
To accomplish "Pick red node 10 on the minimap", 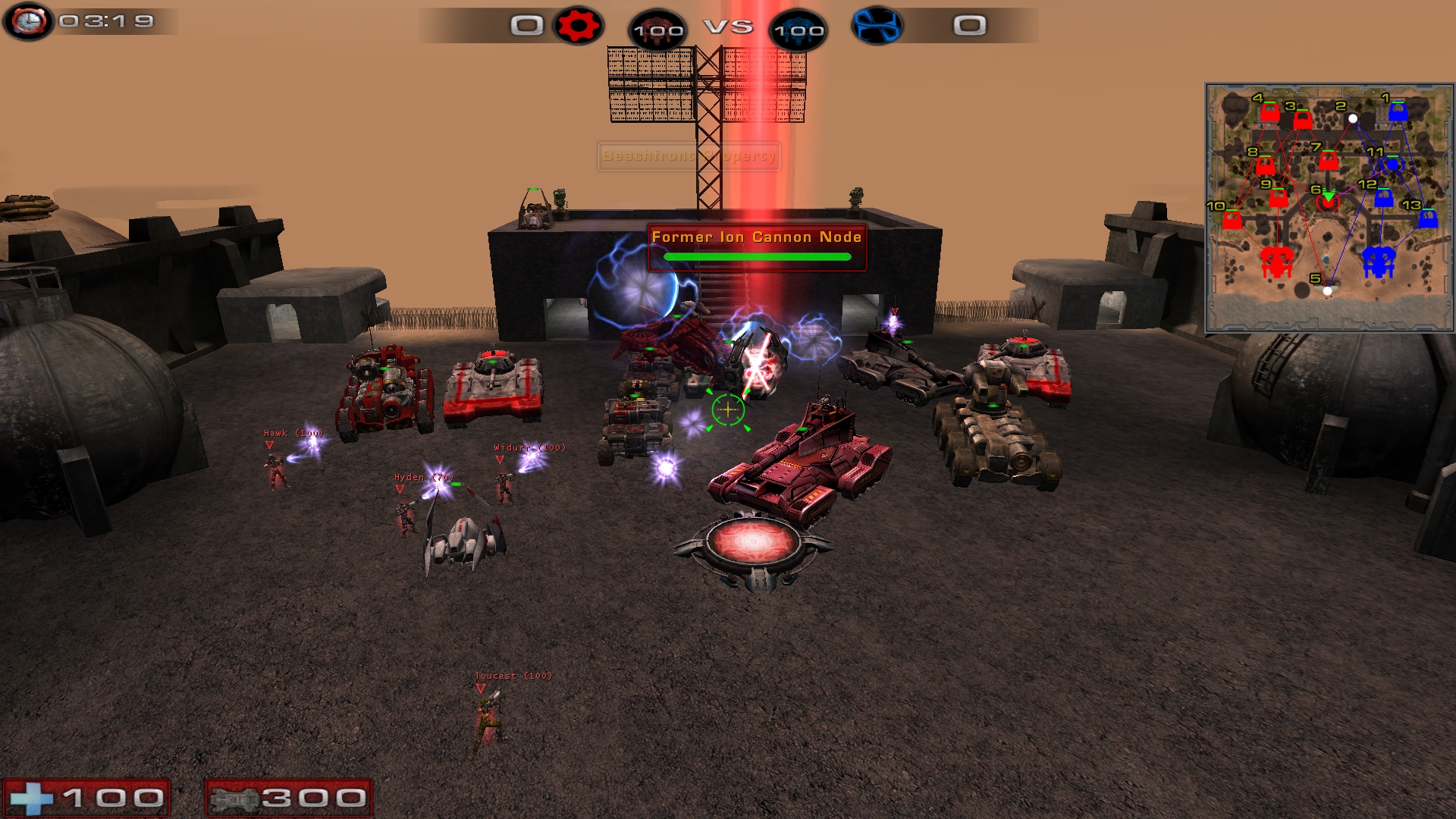I will (1232, 220).
